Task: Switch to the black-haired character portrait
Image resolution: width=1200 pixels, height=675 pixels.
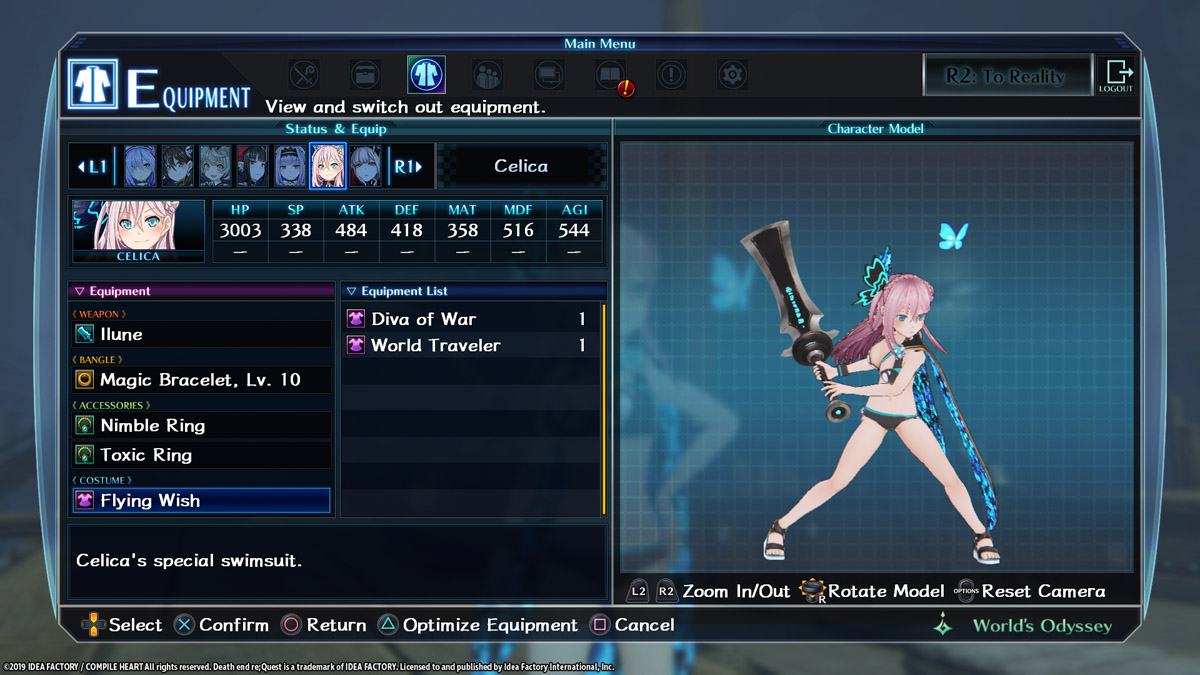Action: coord(253,167)
